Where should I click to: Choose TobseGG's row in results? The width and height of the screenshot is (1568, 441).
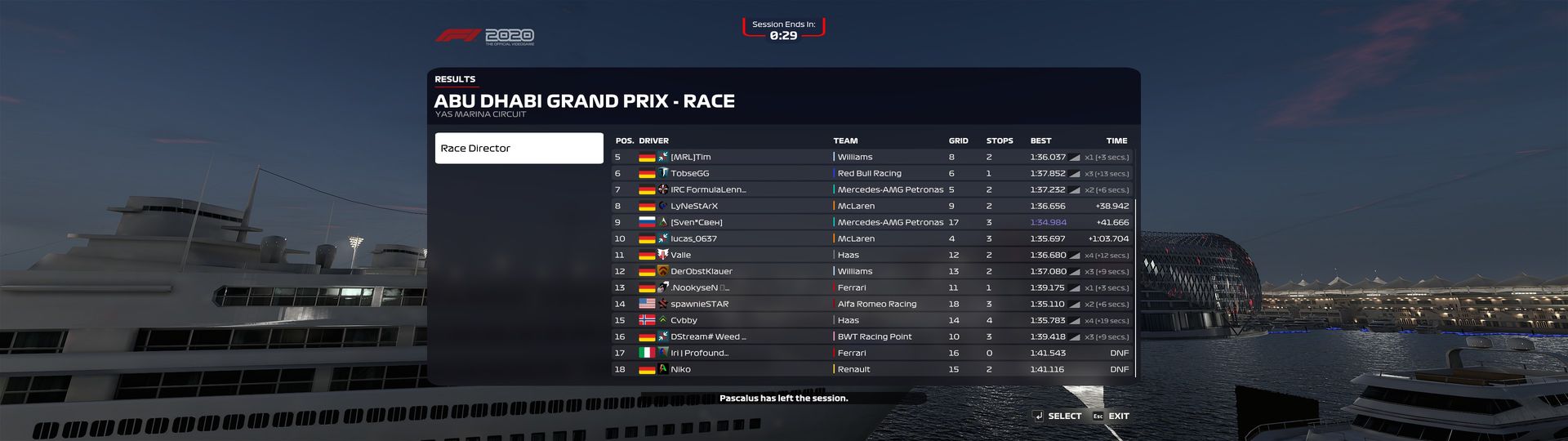point(871,173)
